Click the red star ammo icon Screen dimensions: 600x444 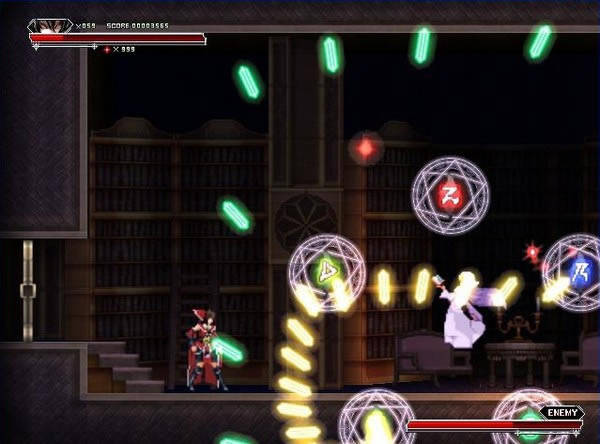click(x=106, y=48)
